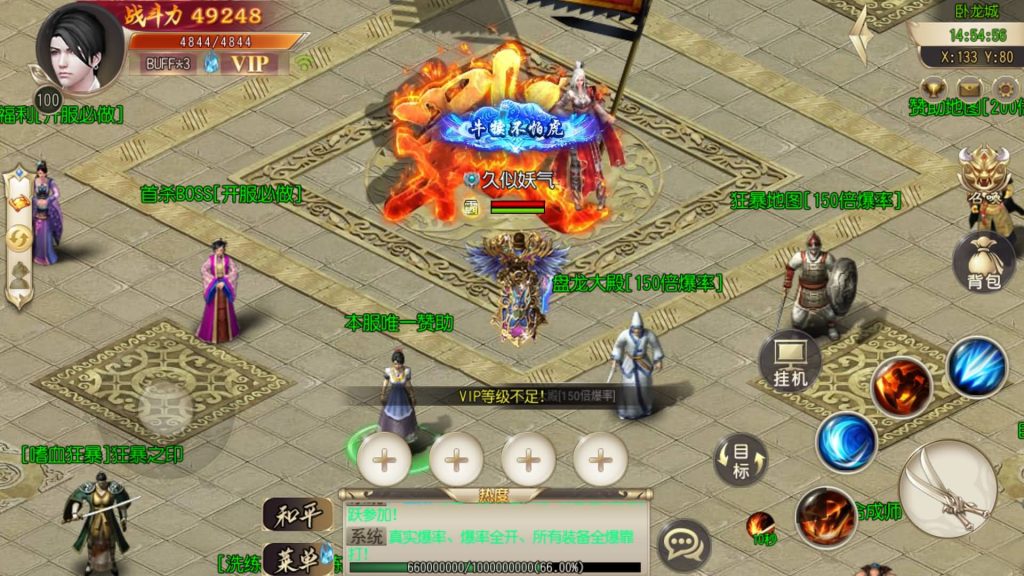Open the scroll icon on the side bar
Image resolution: width=1024 pixels, height=576 pixels.
click(19, 203)
